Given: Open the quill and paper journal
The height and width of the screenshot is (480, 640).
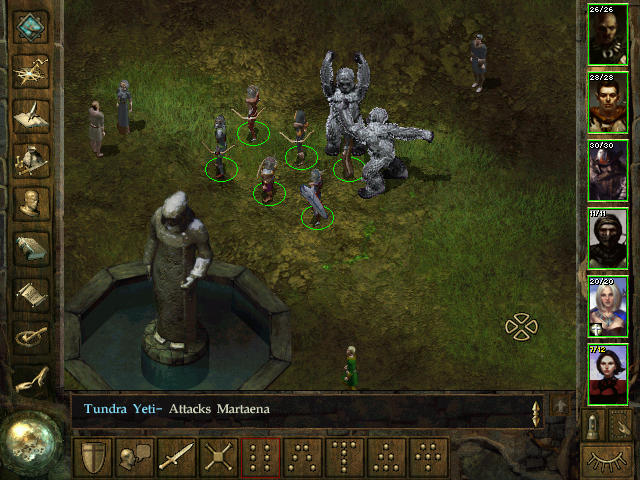Looking at the screenshot, I should point(30,113).
